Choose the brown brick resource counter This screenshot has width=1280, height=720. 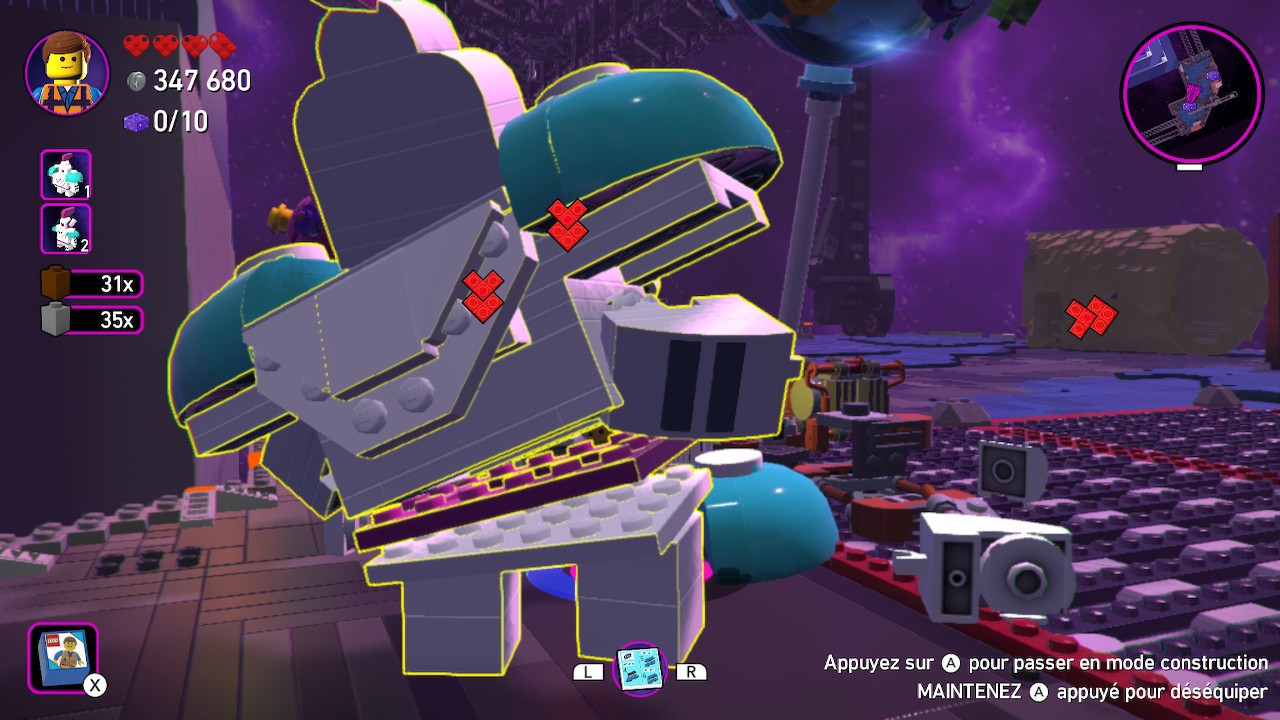[x=92, y=284]
